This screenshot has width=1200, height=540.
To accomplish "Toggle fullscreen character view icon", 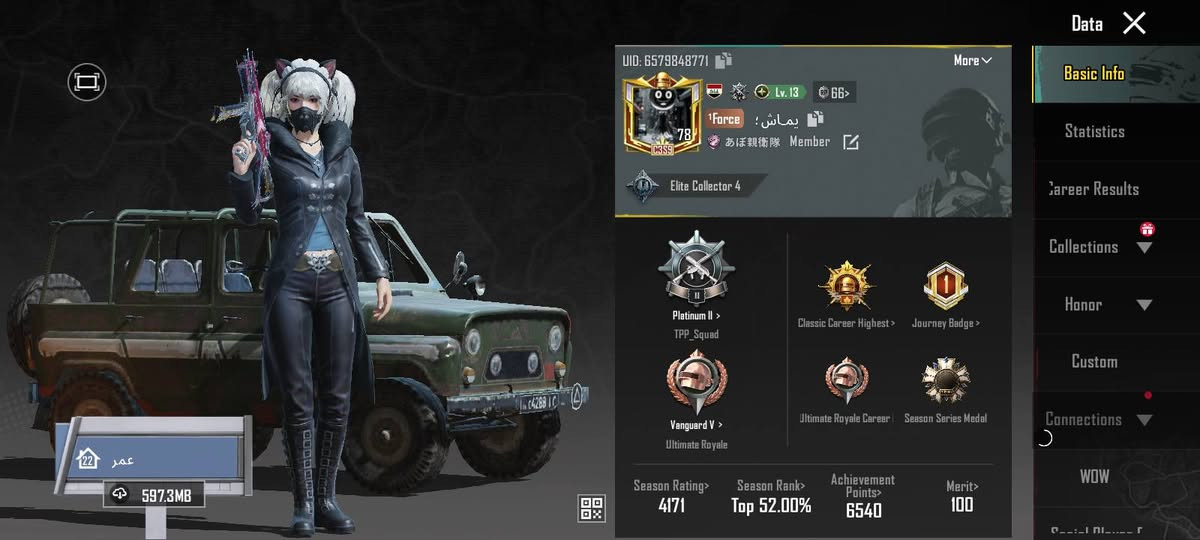I will [87, 81].
